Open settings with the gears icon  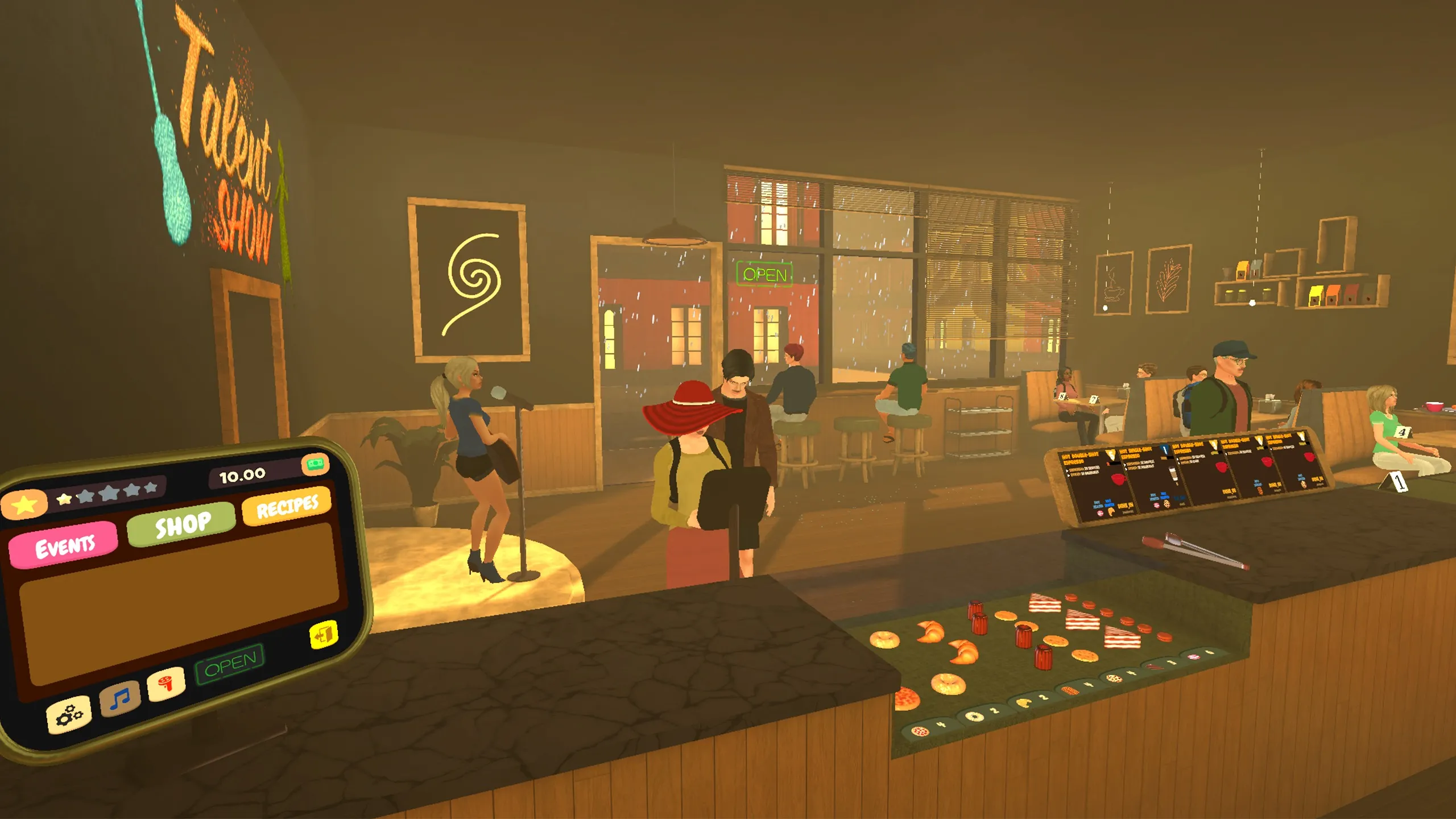(x=69, y=714)
